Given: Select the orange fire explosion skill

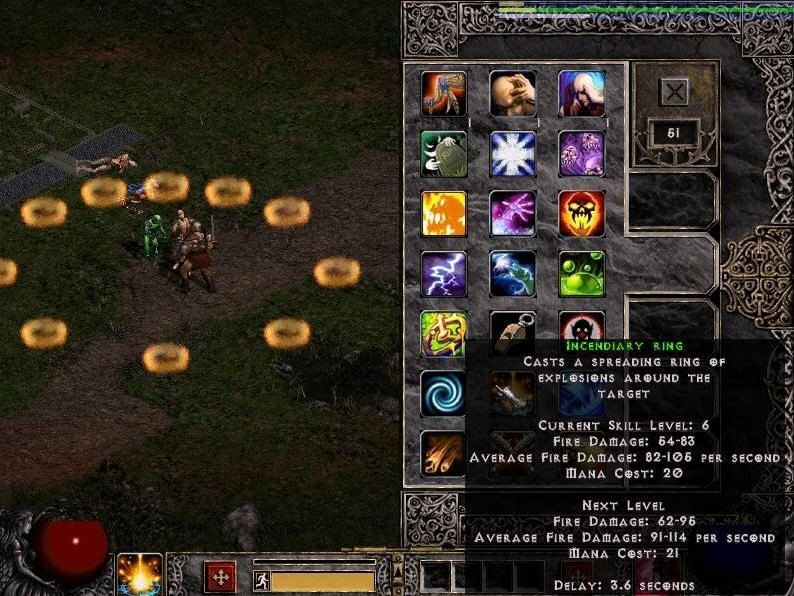Looking at the screenshot, I should (444, 213).
